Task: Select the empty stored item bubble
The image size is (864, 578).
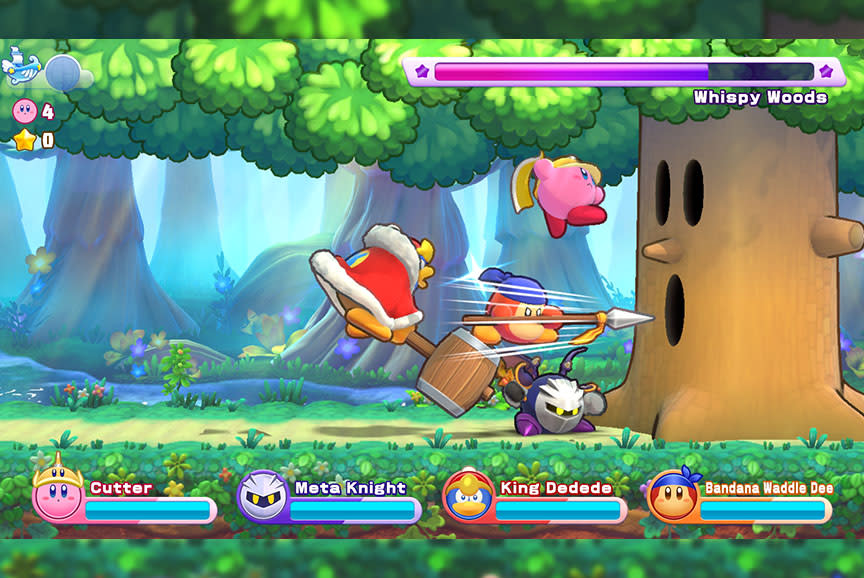Action: point(63,72)
